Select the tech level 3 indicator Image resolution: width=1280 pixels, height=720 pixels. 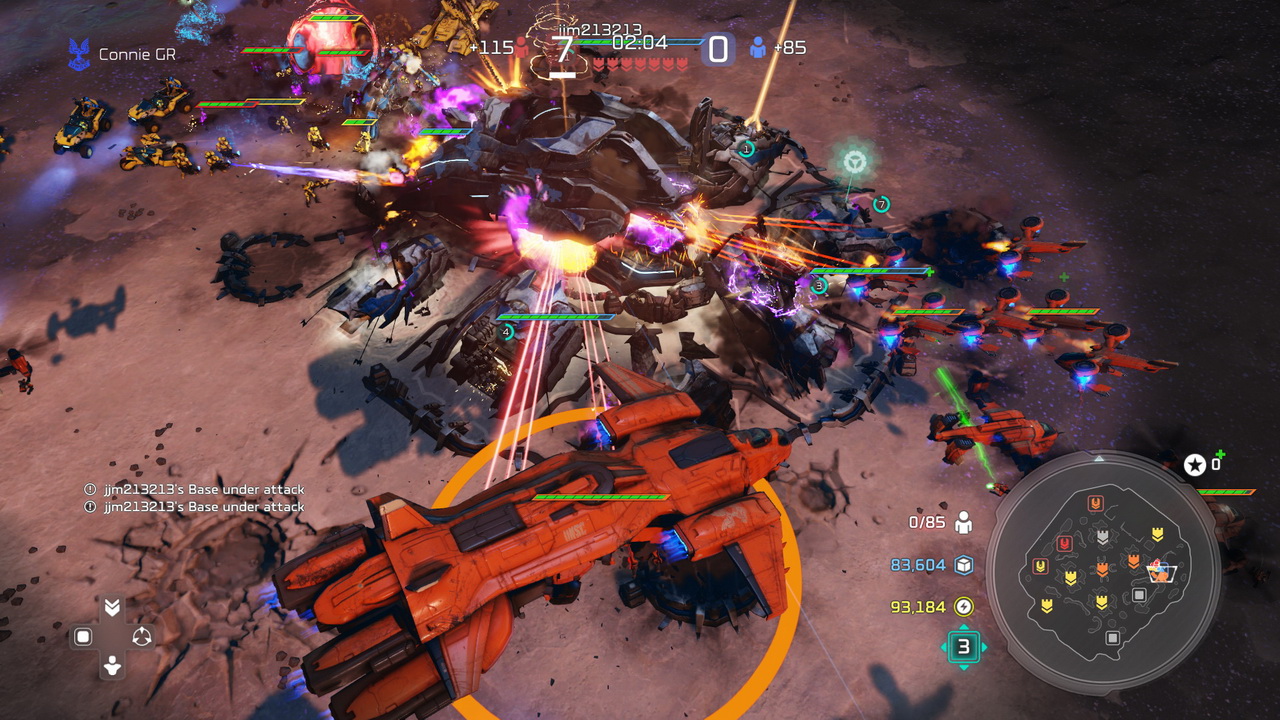pyautogui.click(x=963, y=647)
